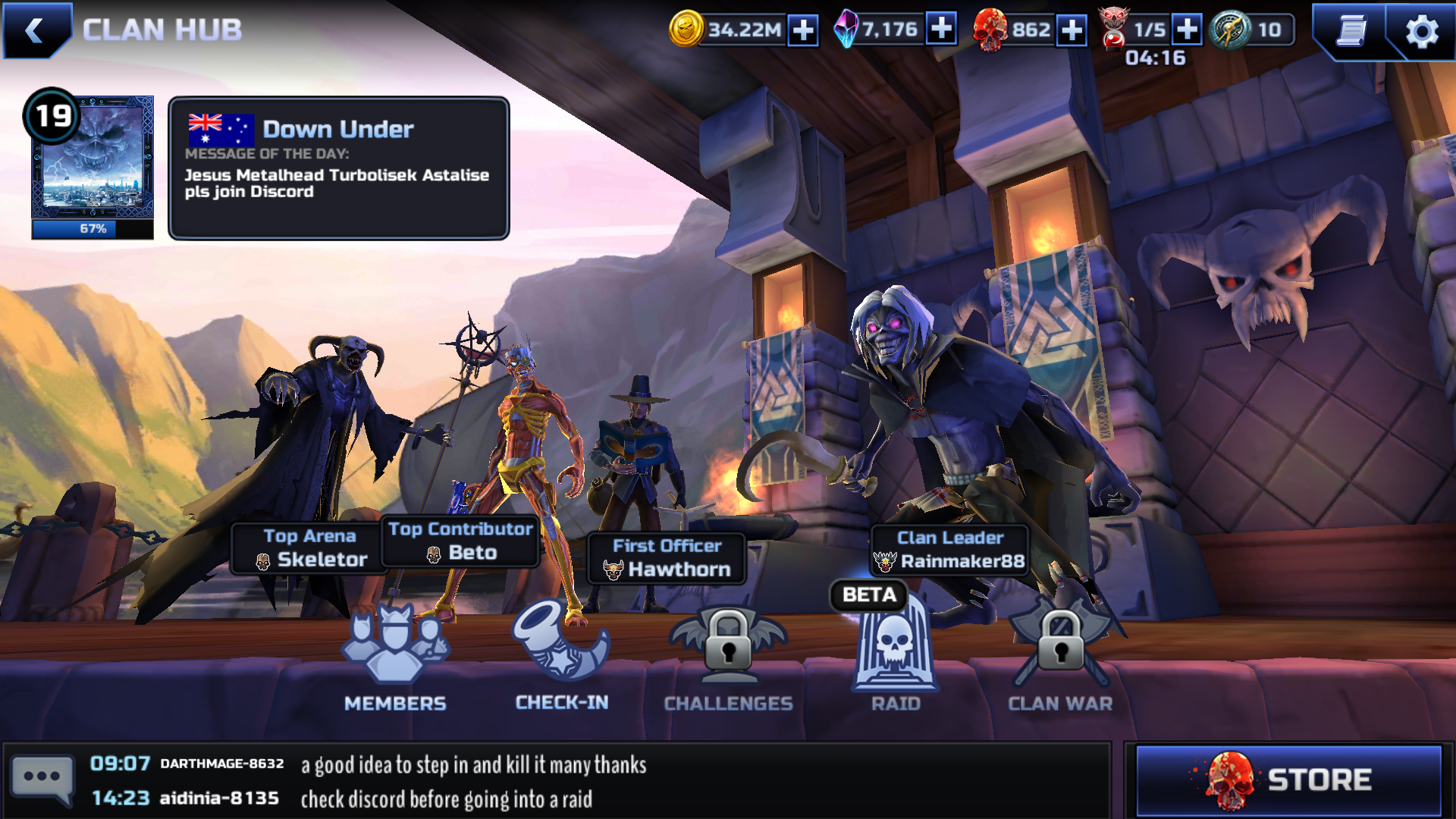The width and height of the screenshot is (1456, 819).
Task: Open the Members list
Action: pos(395,660)
